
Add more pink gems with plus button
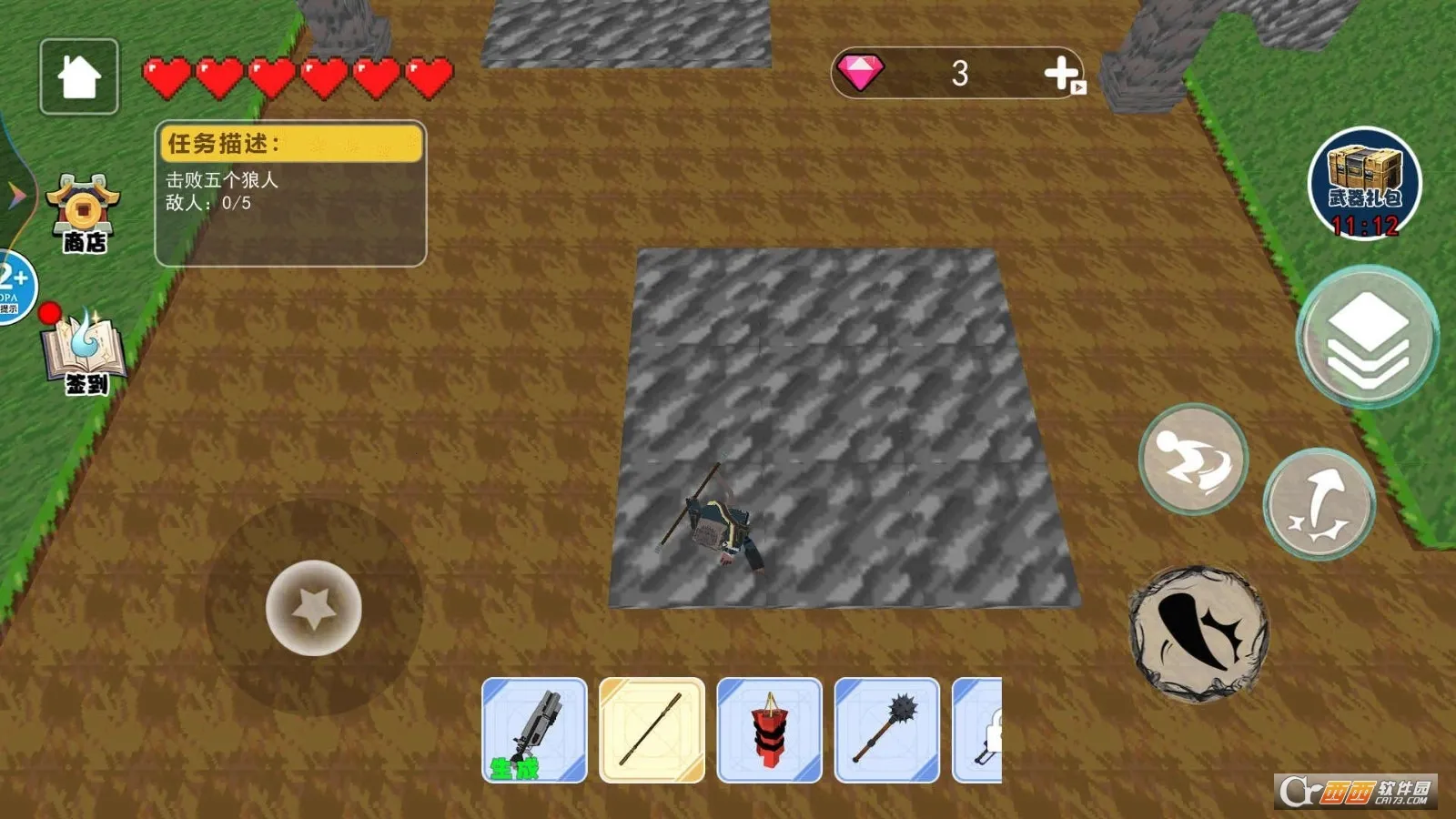point(1062,74)
